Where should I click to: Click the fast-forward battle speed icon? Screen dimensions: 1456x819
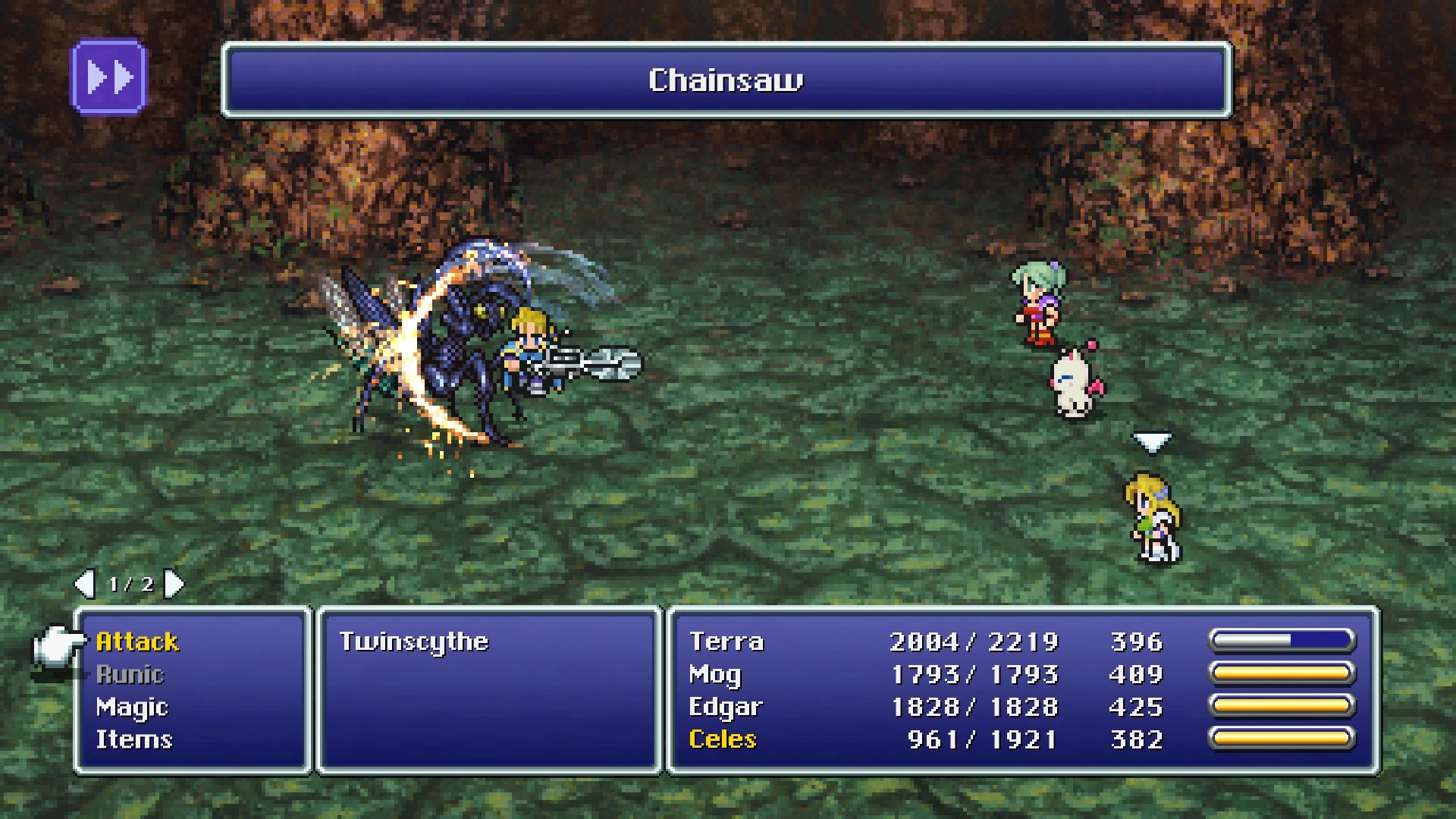click(x=108, y=74)
